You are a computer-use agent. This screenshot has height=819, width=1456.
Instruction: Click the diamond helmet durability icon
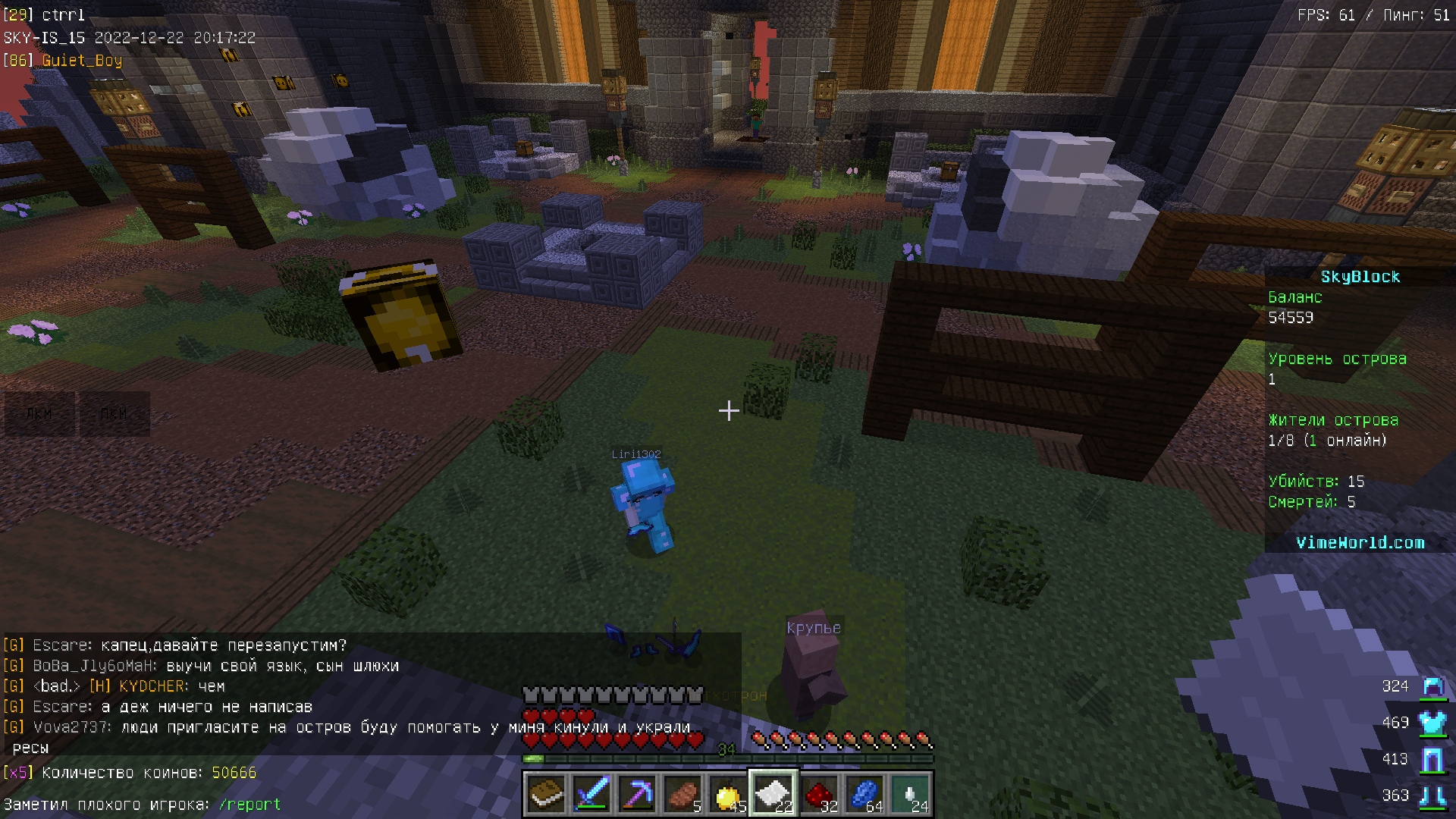click(1432, 687)
